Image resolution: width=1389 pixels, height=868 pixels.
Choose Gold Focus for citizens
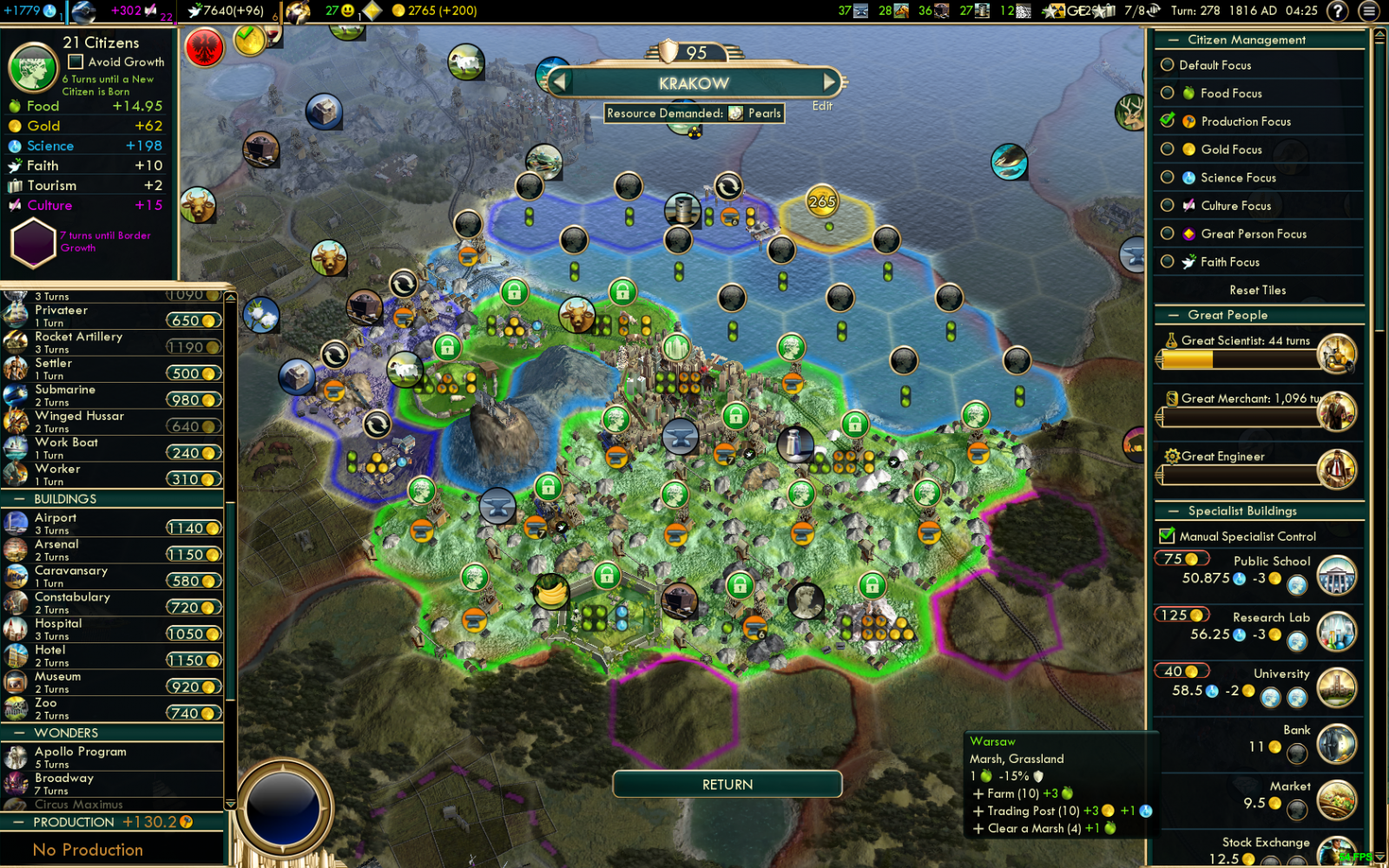1168,149
